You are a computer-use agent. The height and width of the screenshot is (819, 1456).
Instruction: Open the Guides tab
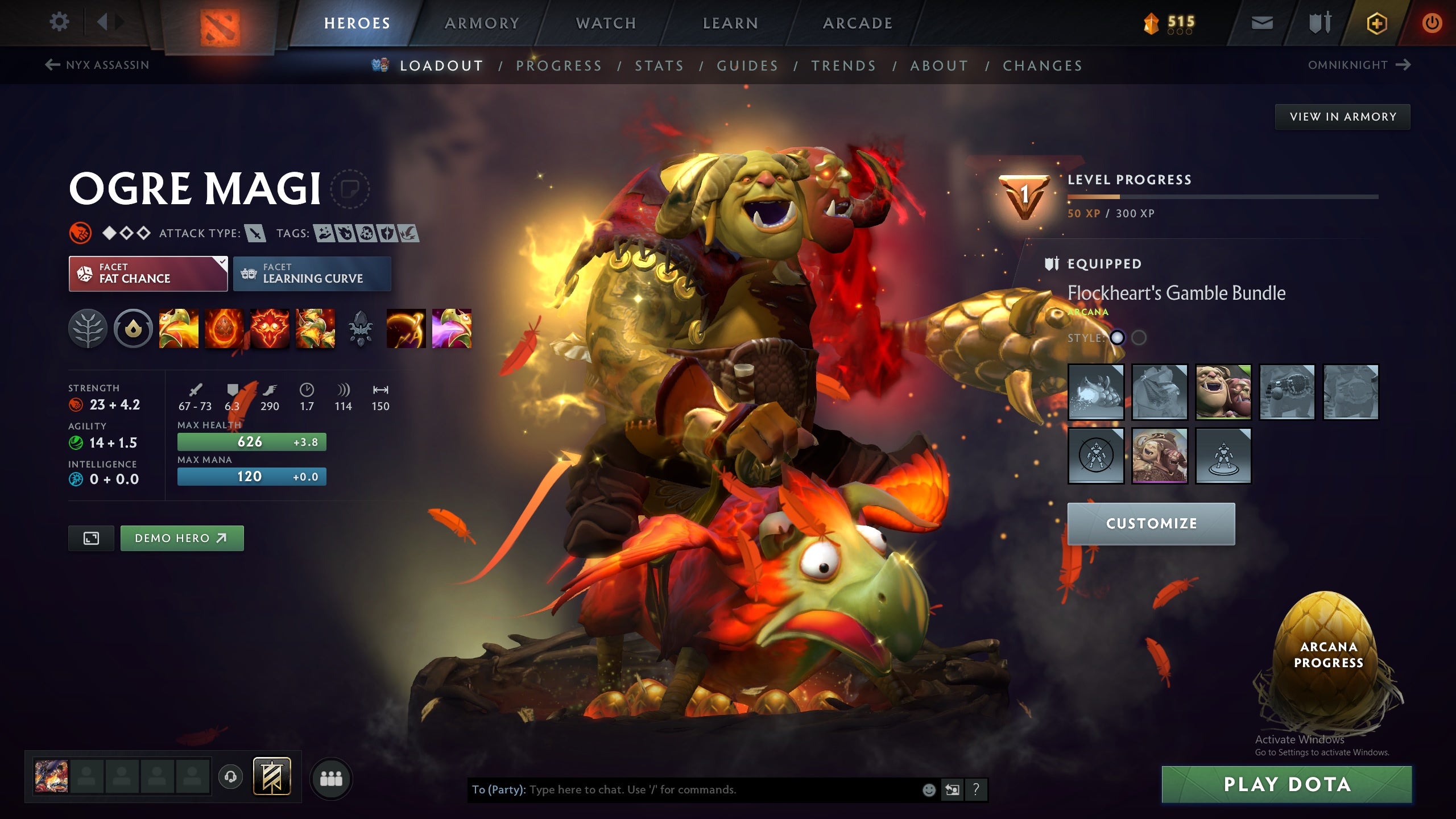click(747, 65)
